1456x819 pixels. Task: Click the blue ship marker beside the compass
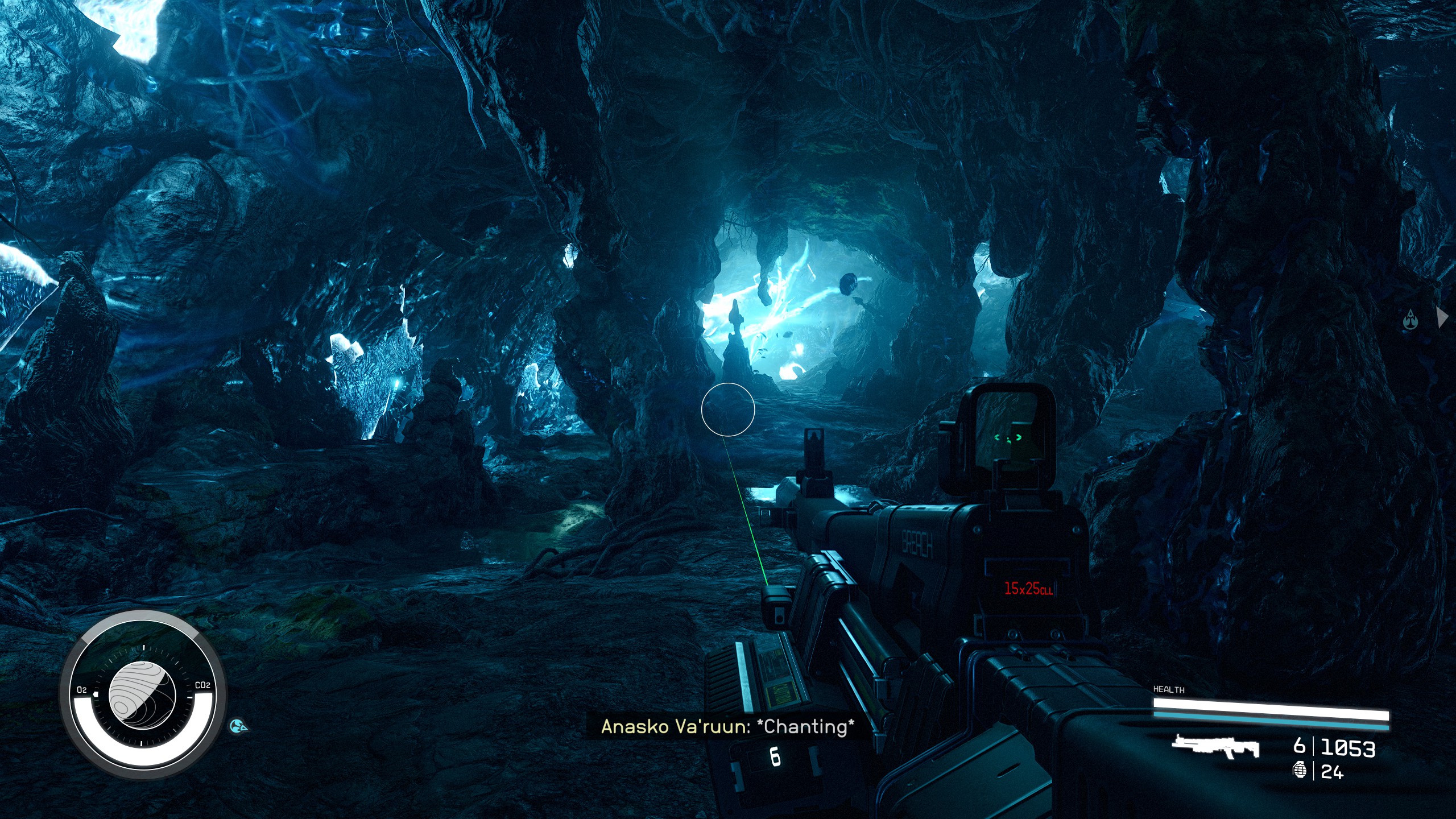pos(239,726)
